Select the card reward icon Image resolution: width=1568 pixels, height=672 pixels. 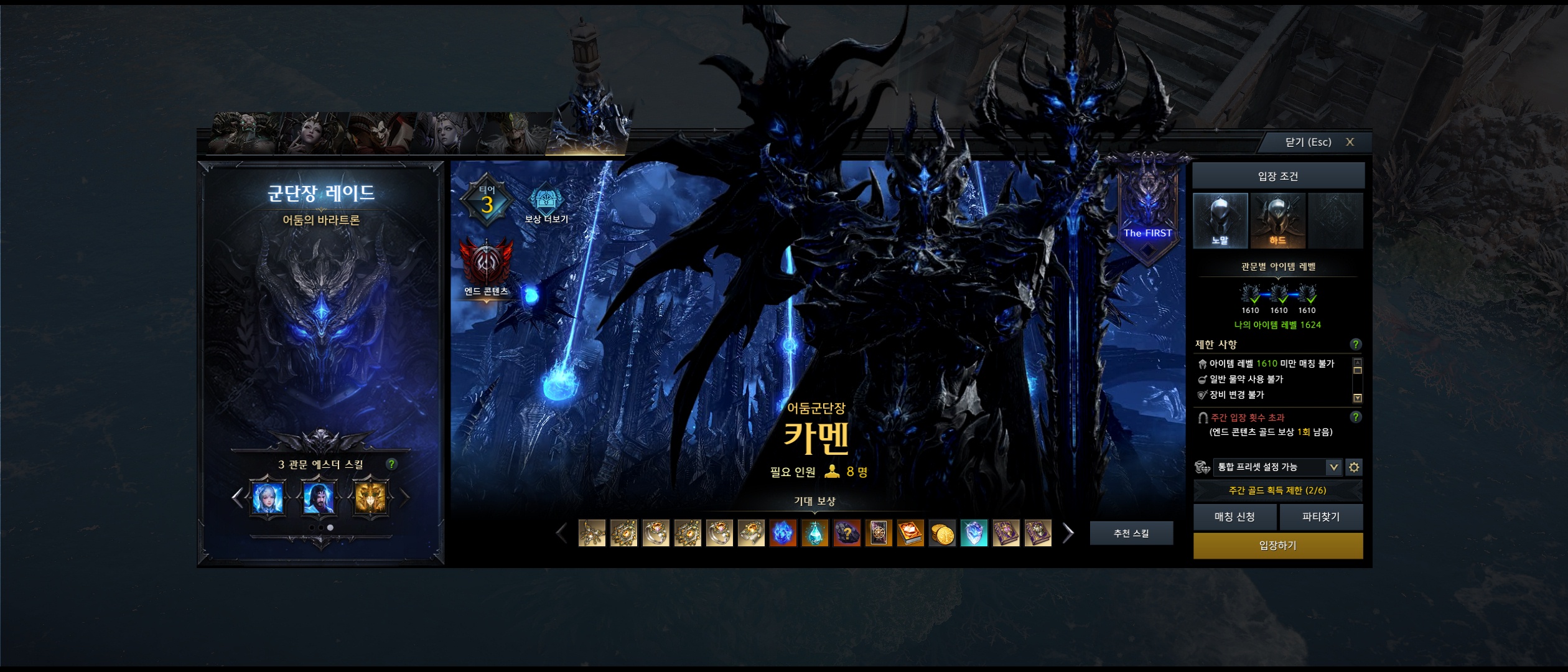(879, 534)
